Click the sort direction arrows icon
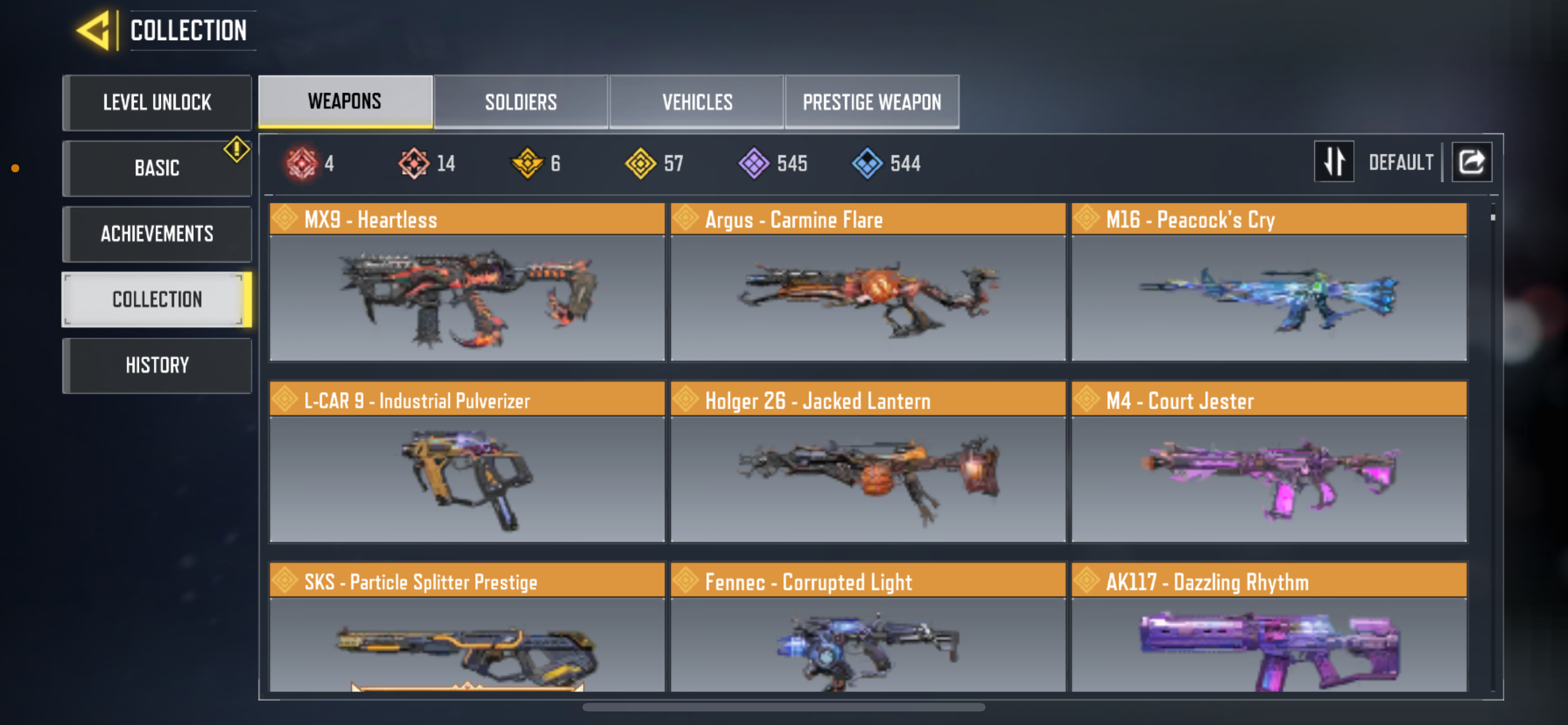 (x=1334, y=161)
